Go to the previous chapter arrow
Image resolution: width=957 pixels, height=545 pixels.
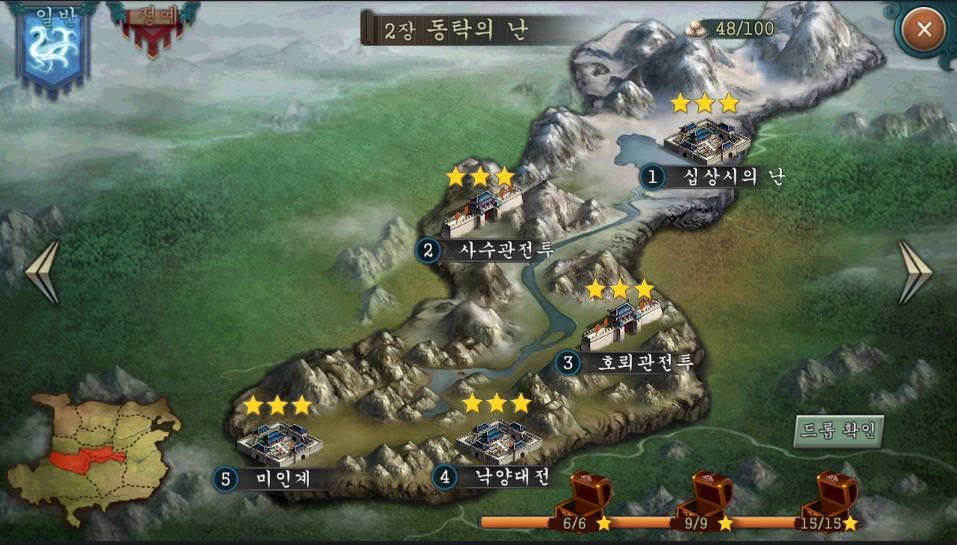tap(43, 272)
